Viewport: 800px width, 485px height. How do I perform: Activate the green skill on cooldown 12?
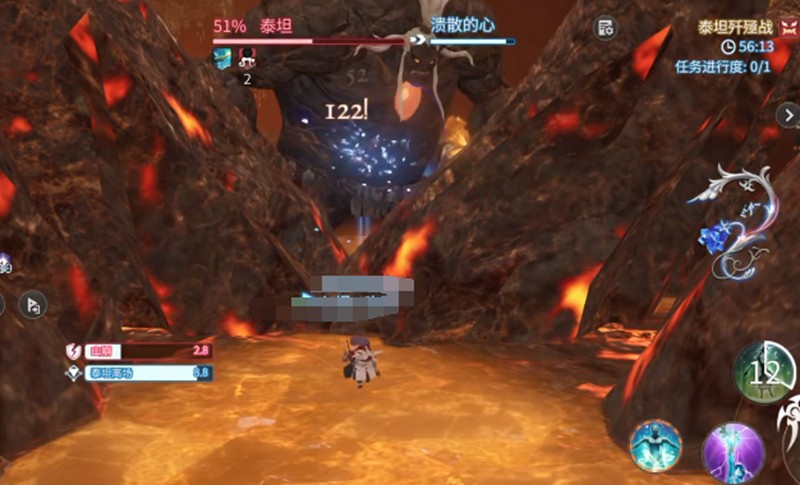[x=765, y=373]
